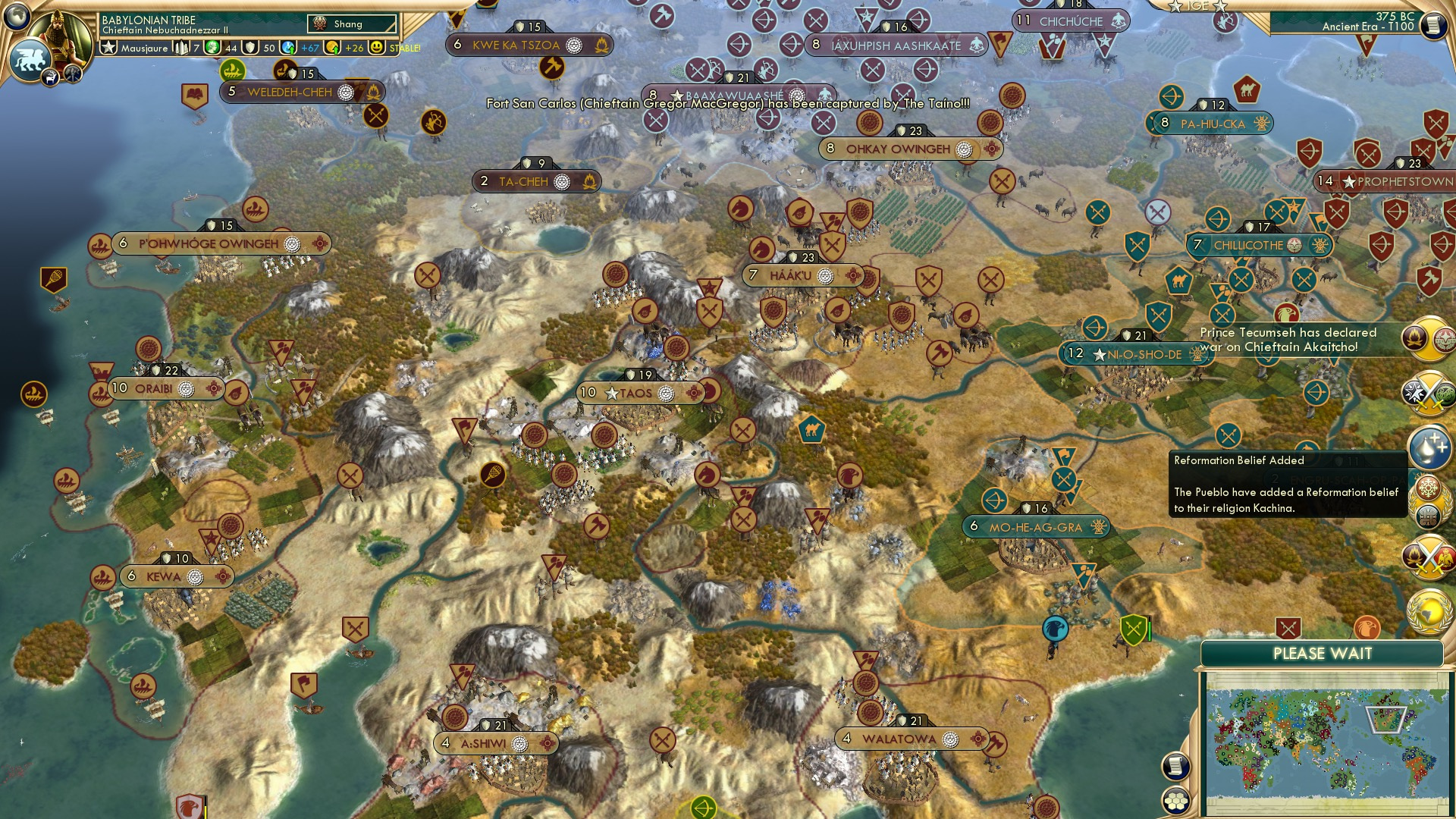Click the gold coin counter icon

(x=331, y=48)
